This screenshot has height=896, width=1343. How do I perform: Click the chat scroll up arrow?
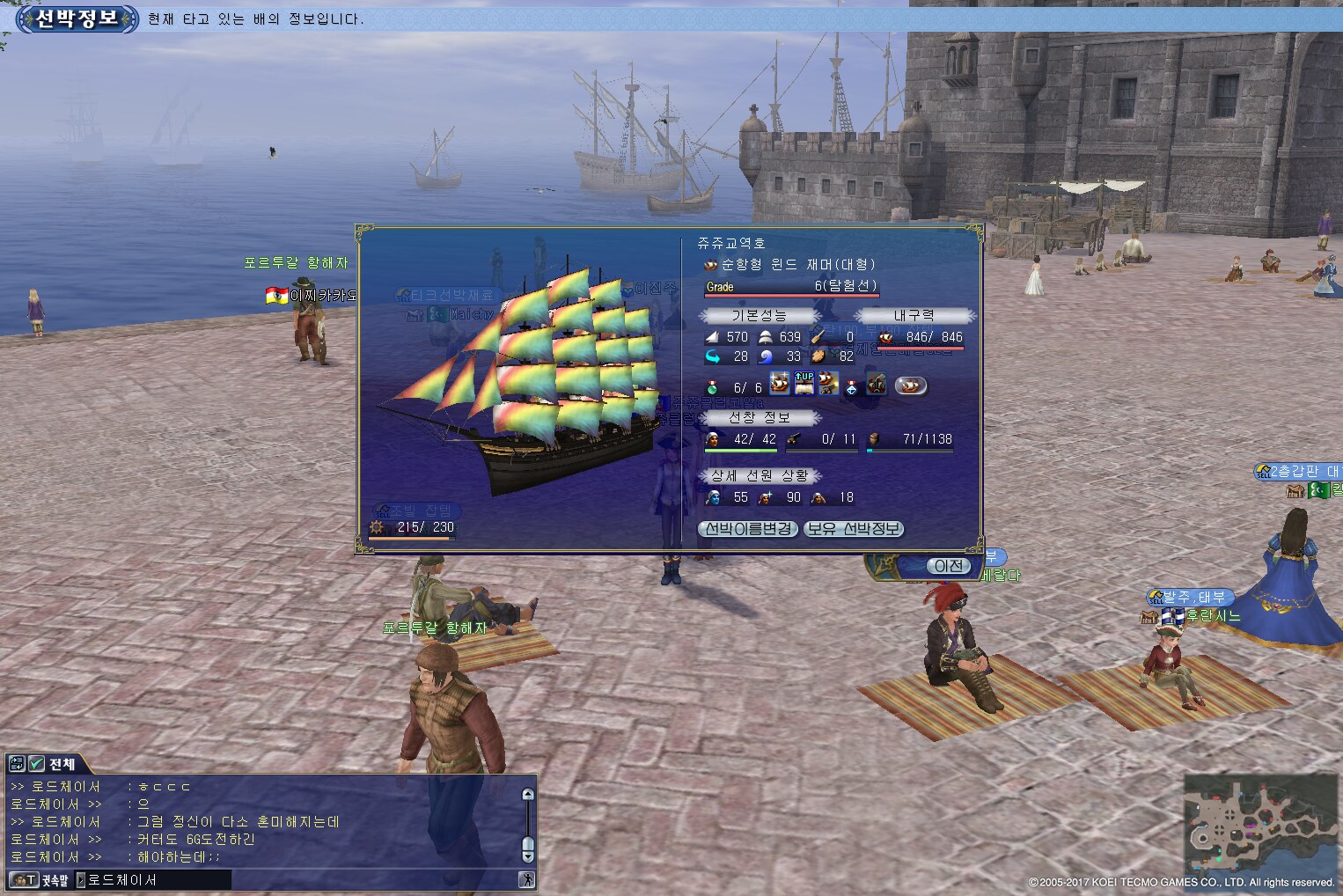[528, 794]
